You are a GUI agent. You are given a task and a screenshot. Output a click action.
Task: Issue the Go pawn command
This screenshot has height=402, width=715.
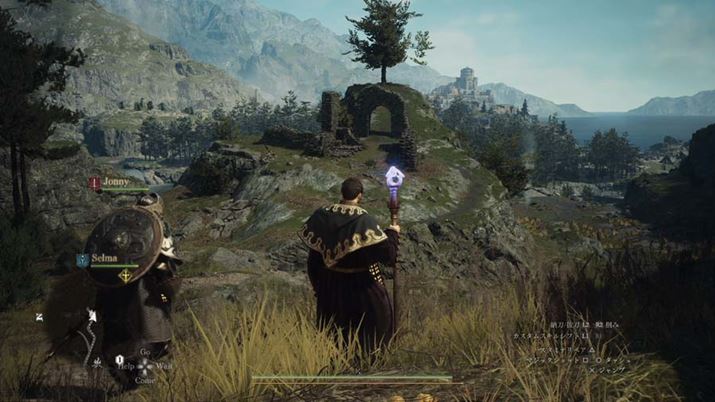(x=145, y=352)
